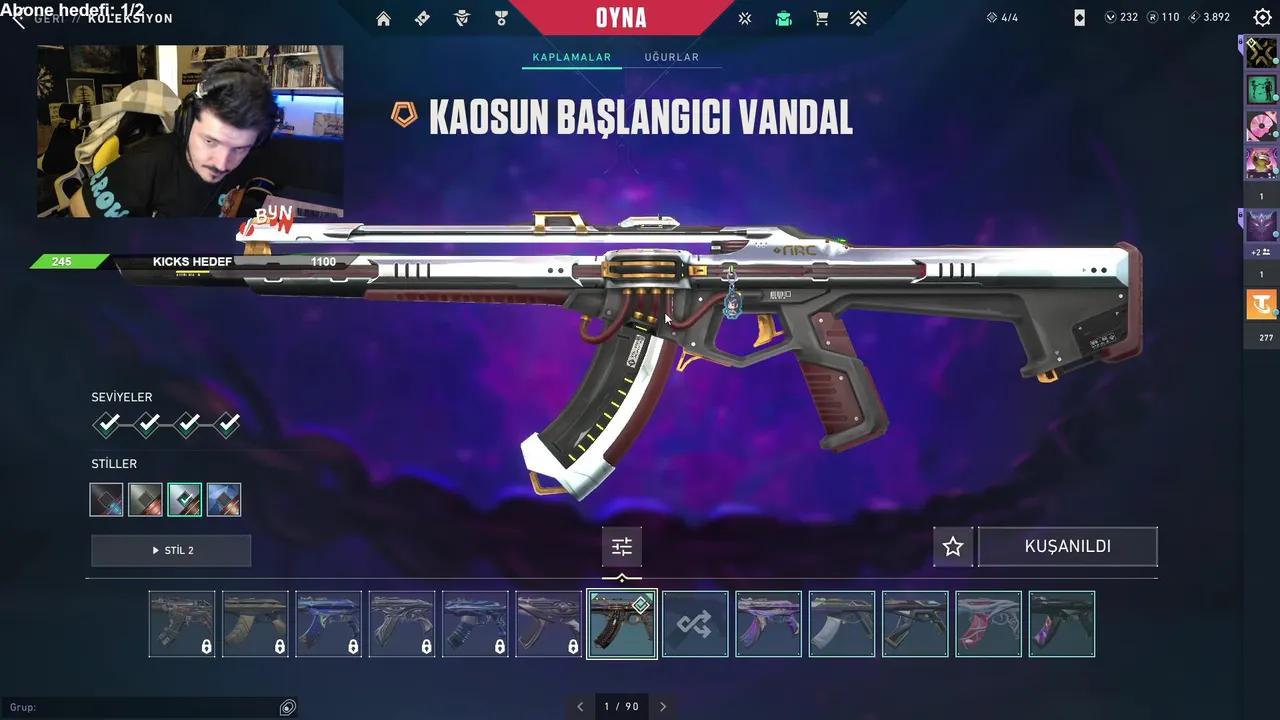Select the KAPLAMALAR tab
The height and width of the screenshot is (720, 1280).
(x=571, y=58)
